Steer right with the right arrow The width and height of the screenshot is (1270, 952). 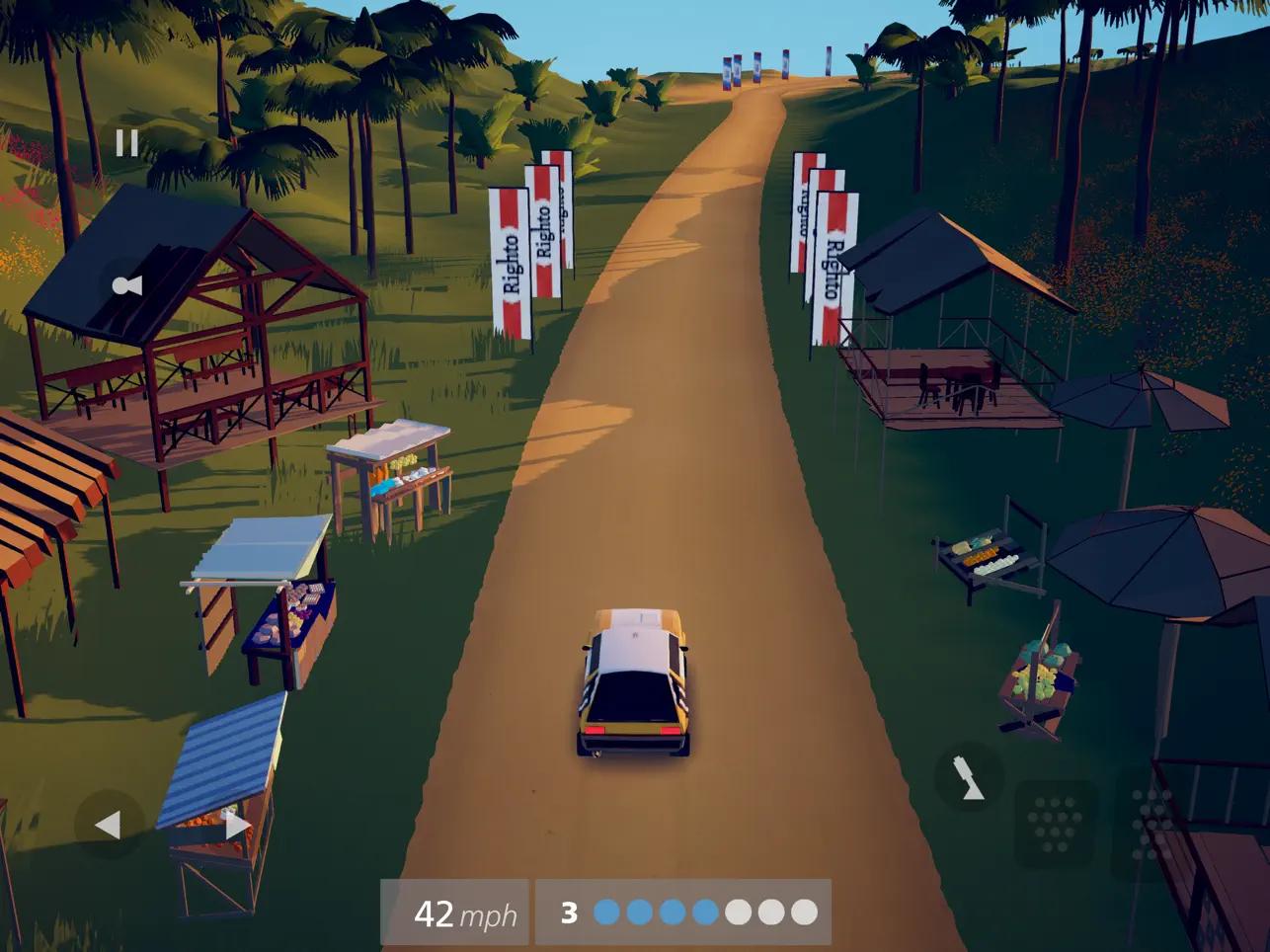pos(237,825)
